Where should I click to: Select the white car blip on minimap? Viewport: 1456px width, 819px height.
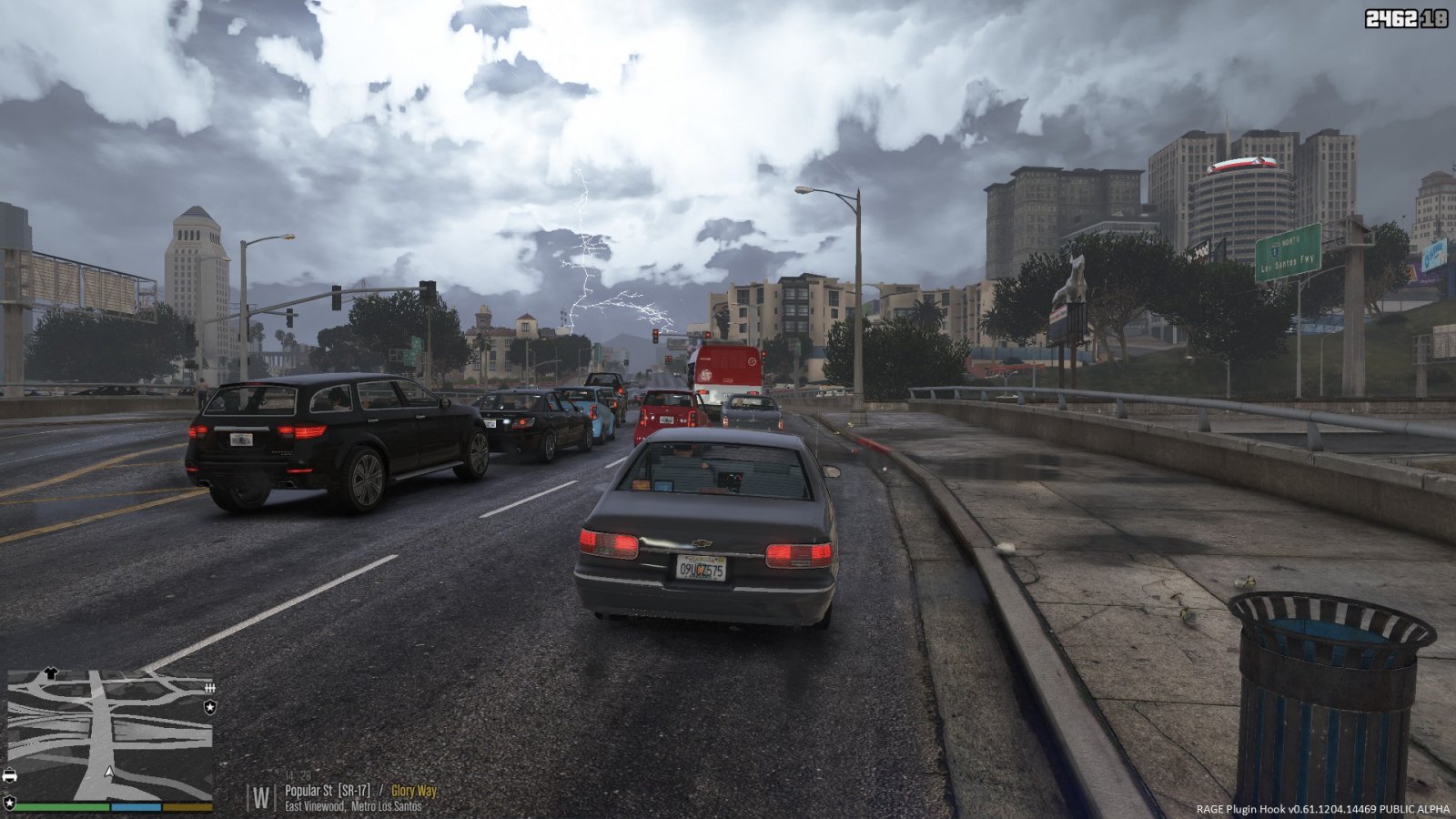point(10,776)
